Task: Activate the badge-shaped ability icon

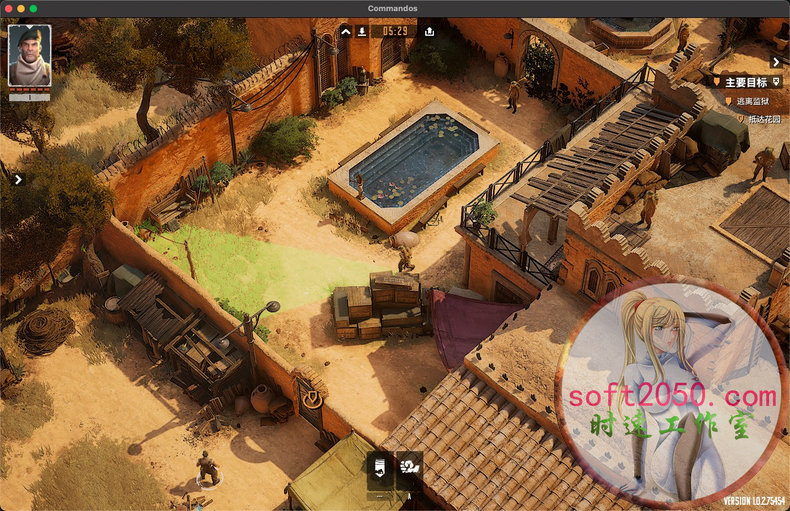Action: pos(380,466)
